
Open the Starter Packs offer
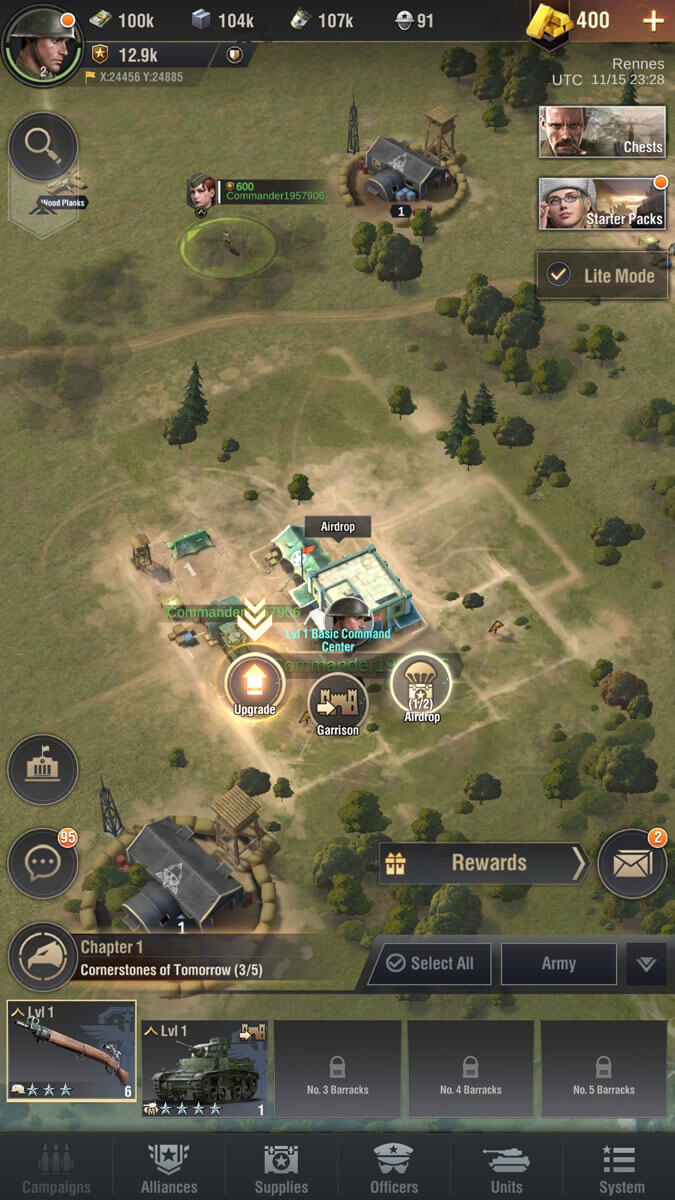(602, 204)
